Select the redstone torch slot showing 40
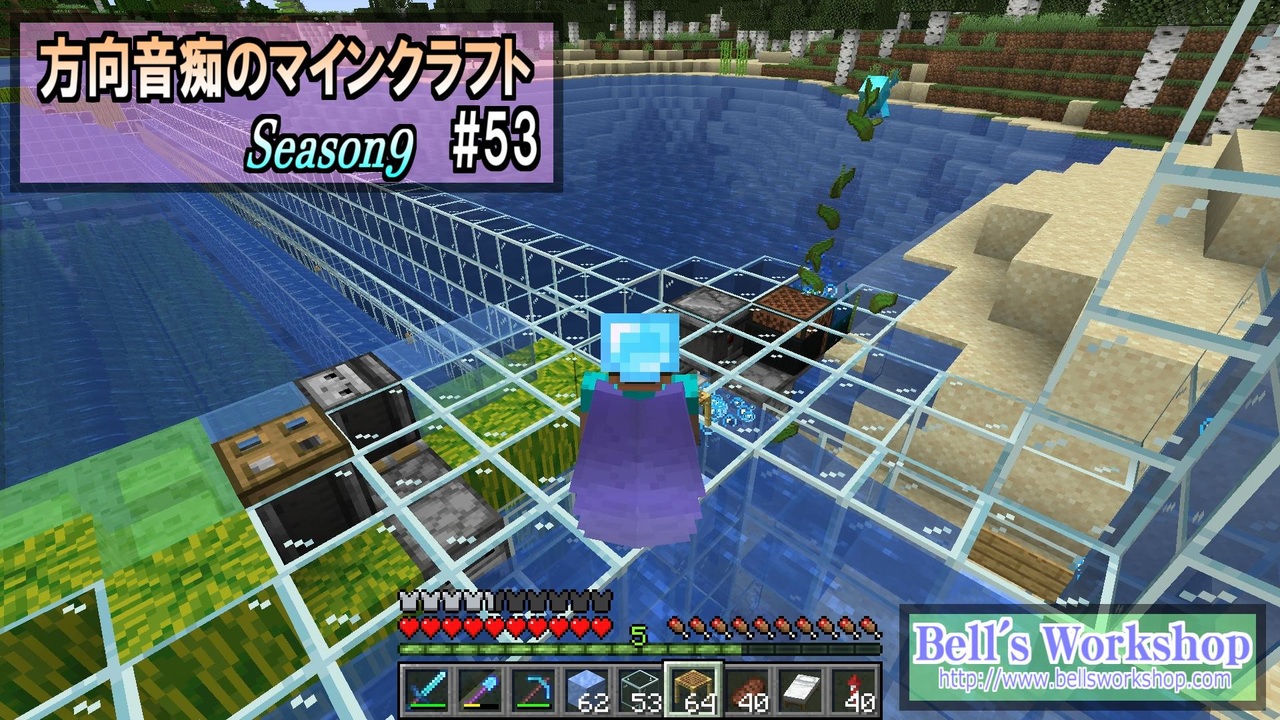Image resolution: width=1280 pixels, height=720 pixels. point(853,688)
